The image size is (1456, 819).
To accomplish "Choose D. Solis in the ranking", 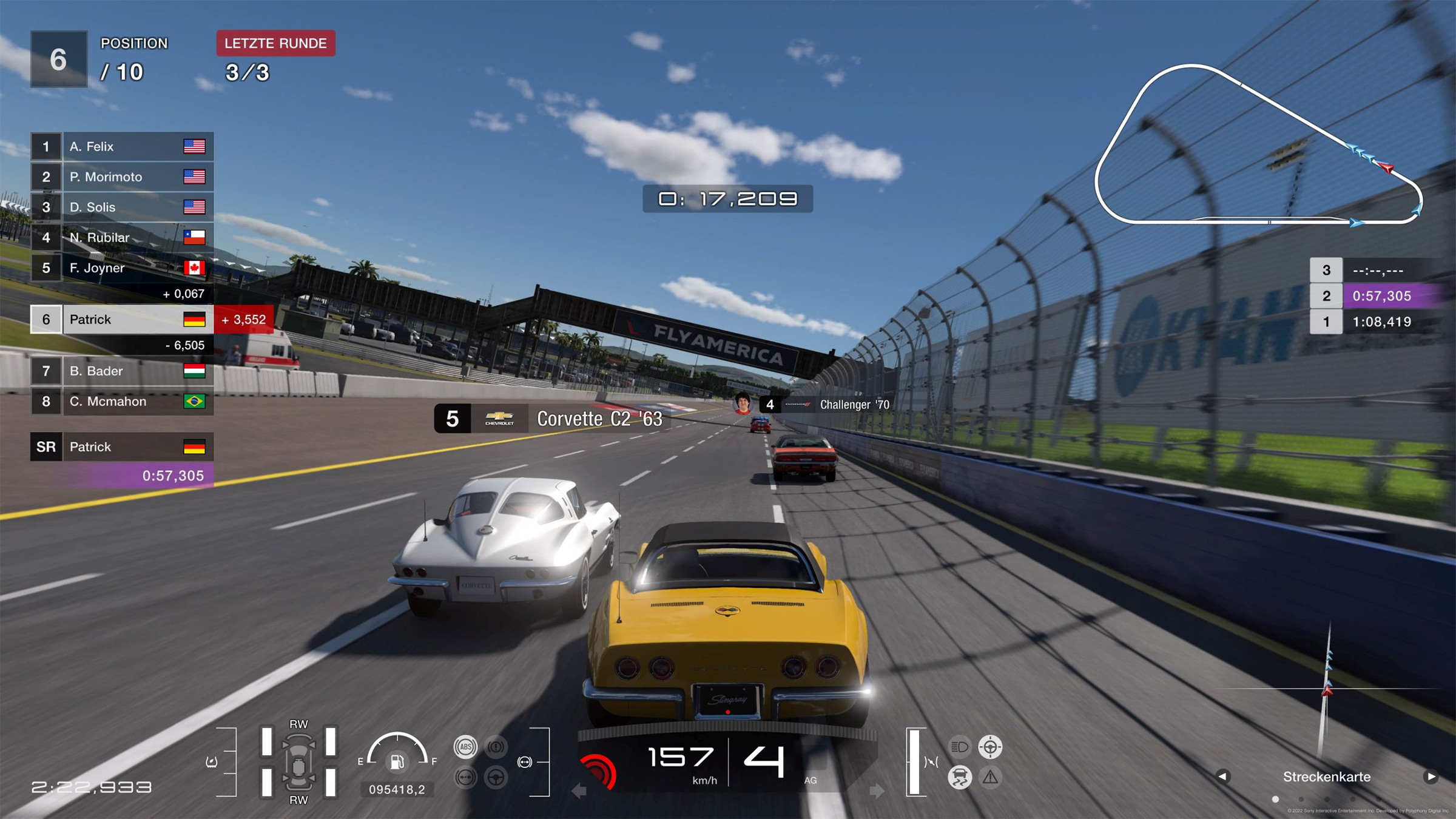I will (x=122, y=207).
